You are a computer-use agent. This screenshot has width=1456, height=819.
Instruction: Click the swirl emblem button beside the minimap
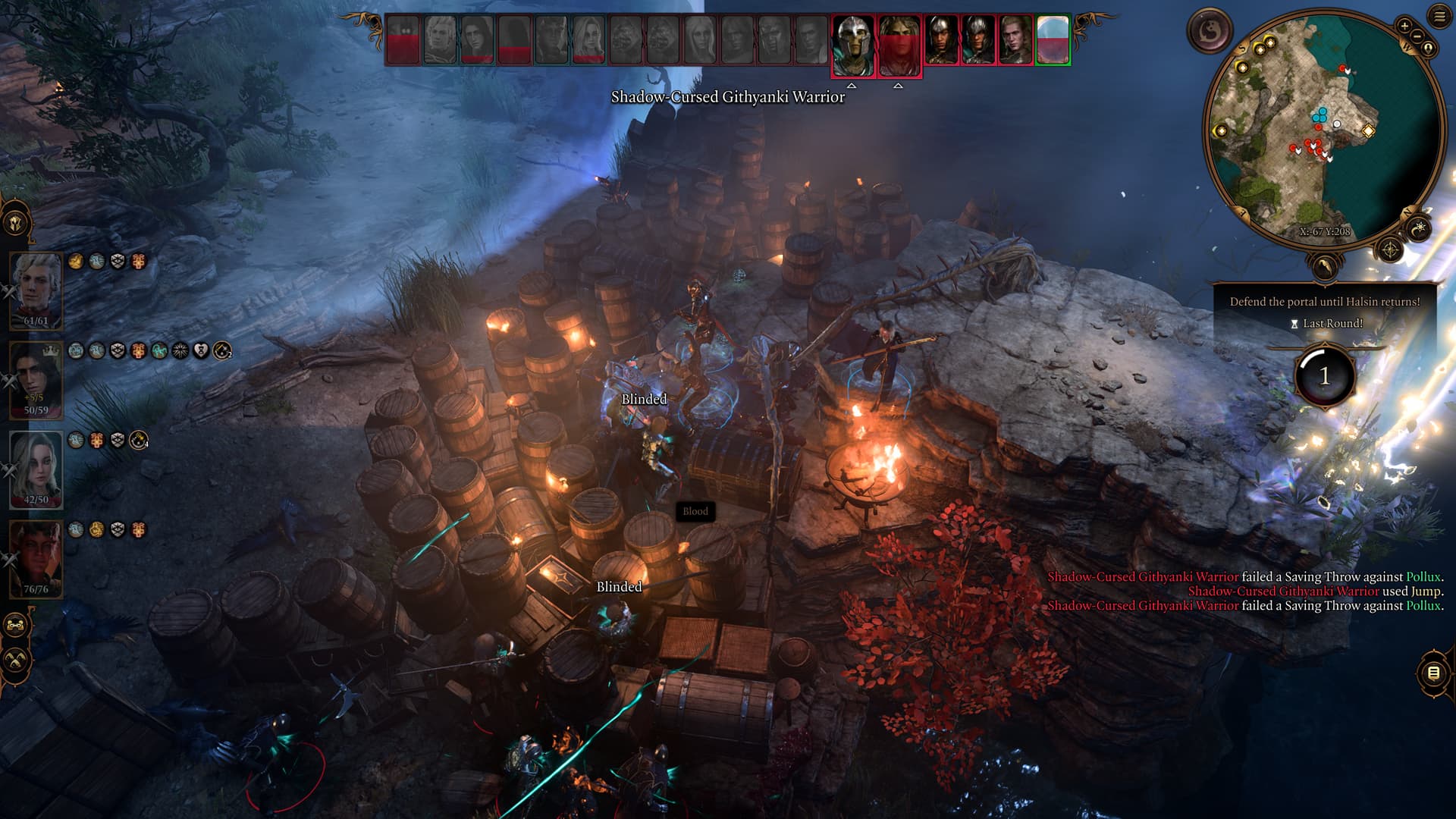1210,31
